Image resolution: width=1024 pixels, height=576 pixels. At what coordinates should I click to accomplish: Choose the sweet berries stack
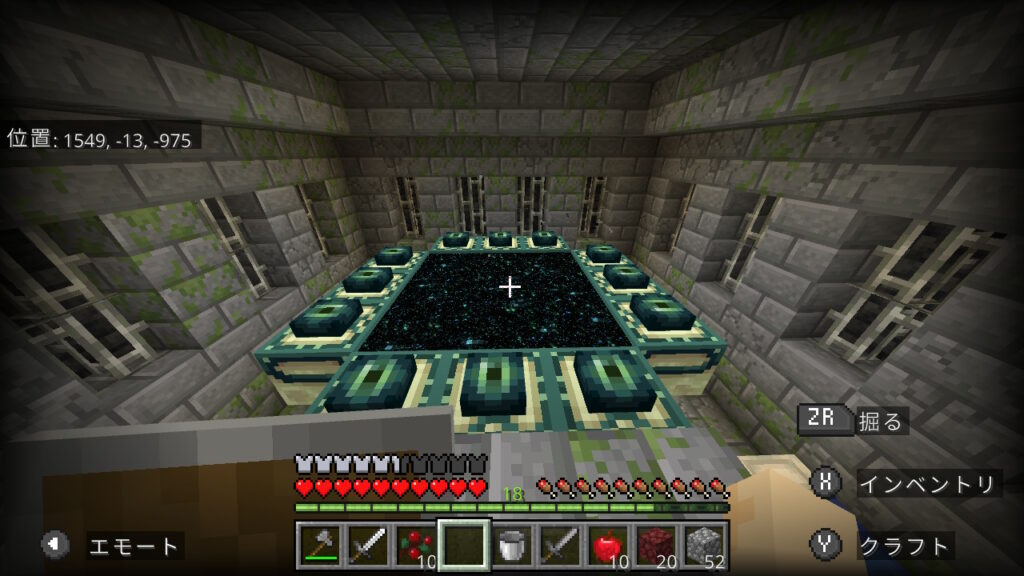pos(415,546)
